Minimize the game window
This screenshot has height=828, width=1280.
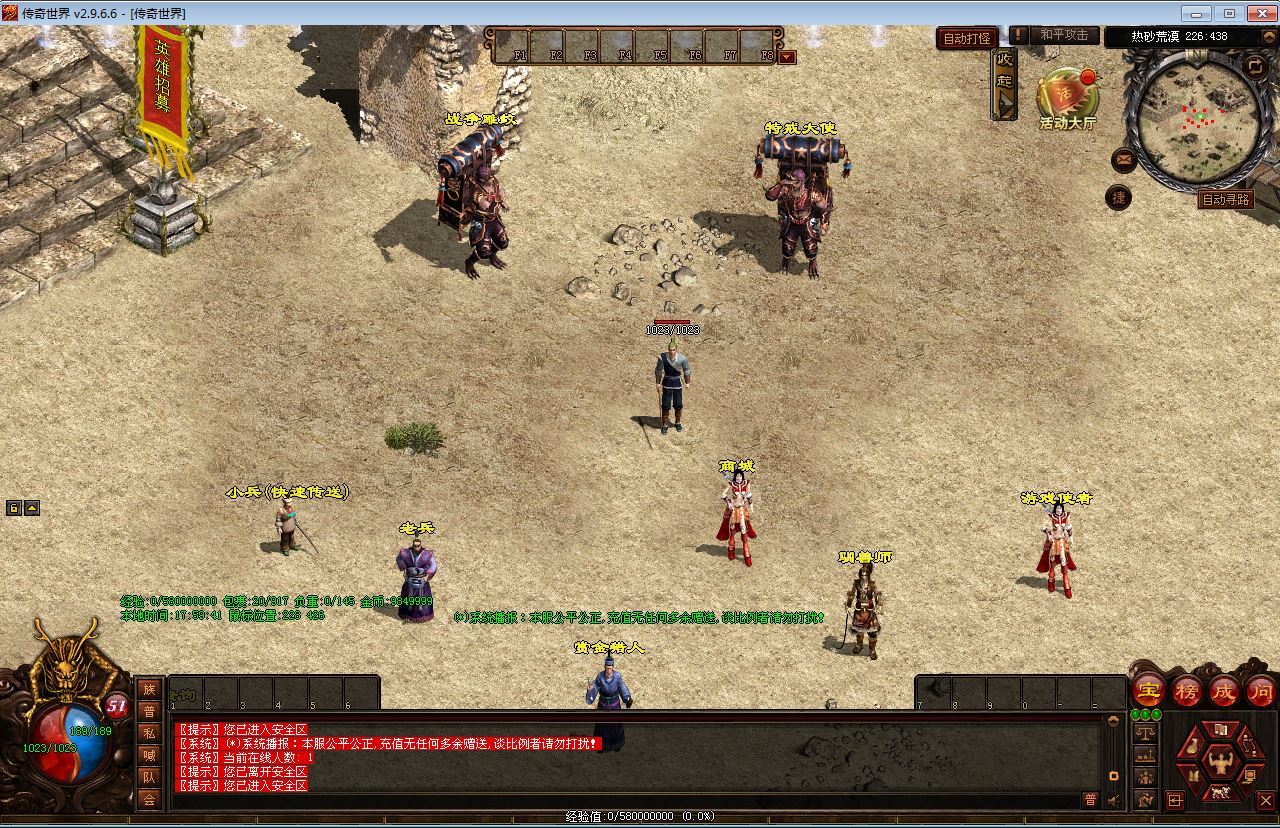click(x=1197, y=13)
